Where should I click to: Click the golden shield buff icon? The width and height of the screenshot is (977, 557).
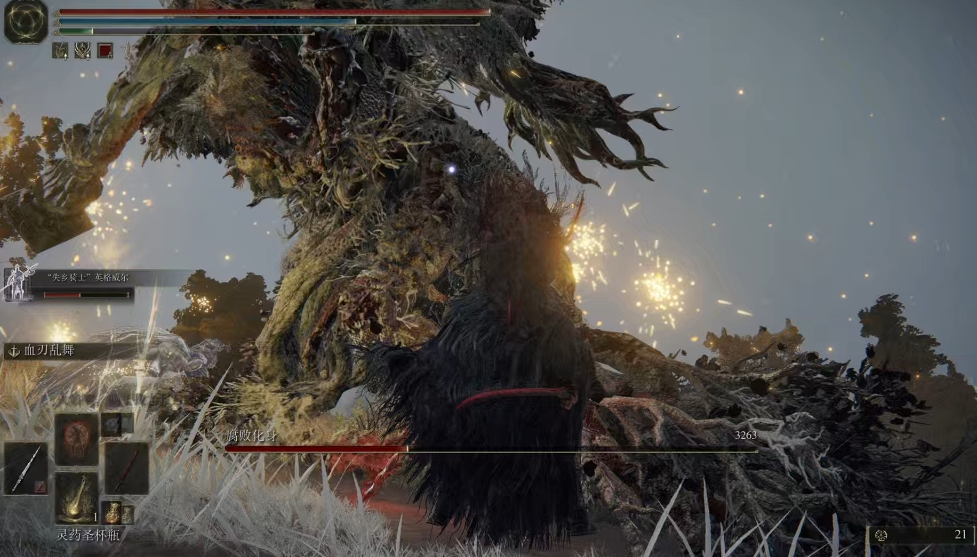tap(82, 50)
